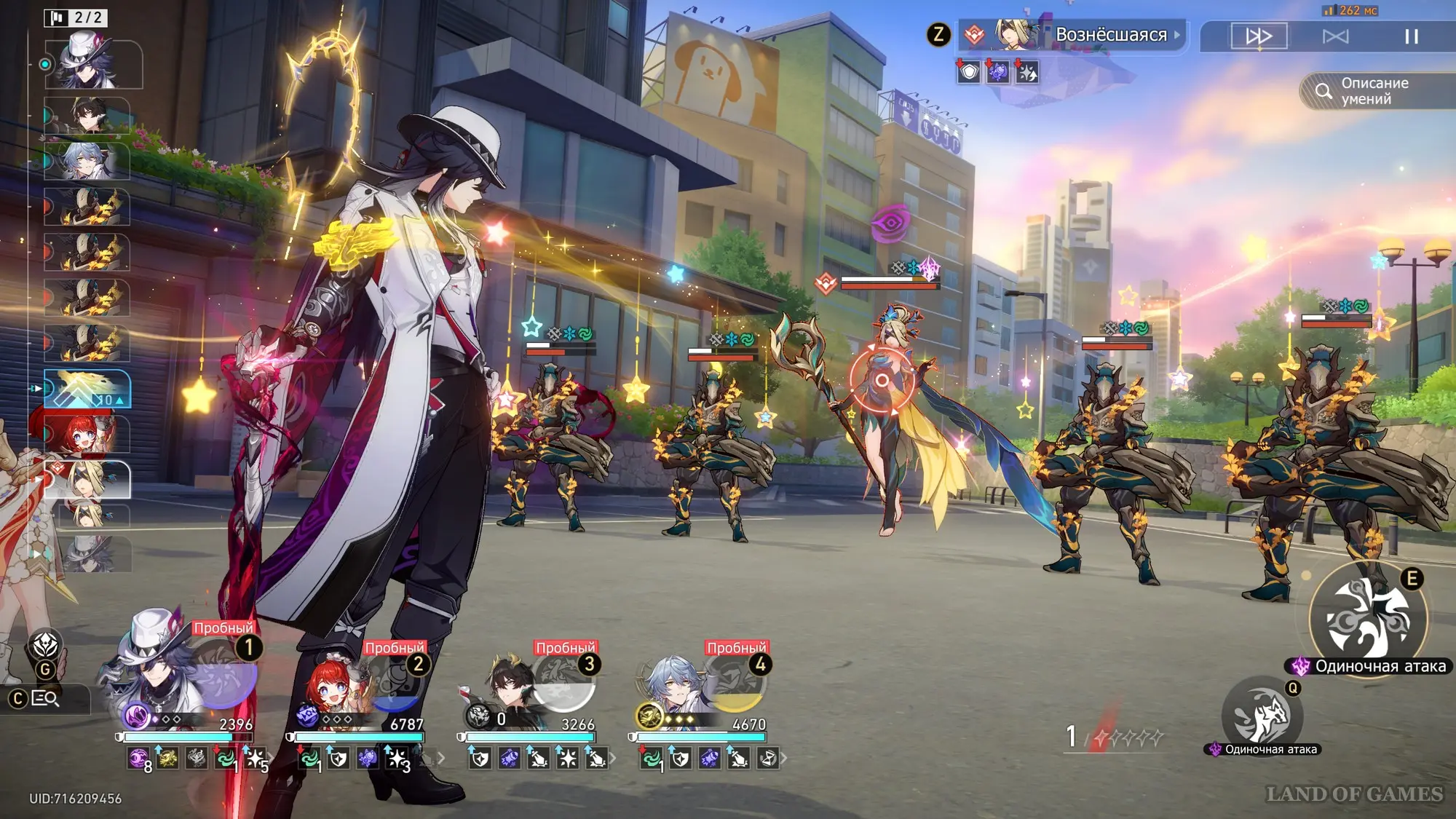Image resolution: width=1456 pixels, height=819 pixels.
Task: Open the battle details magnifier list
Action: (45, 699)
